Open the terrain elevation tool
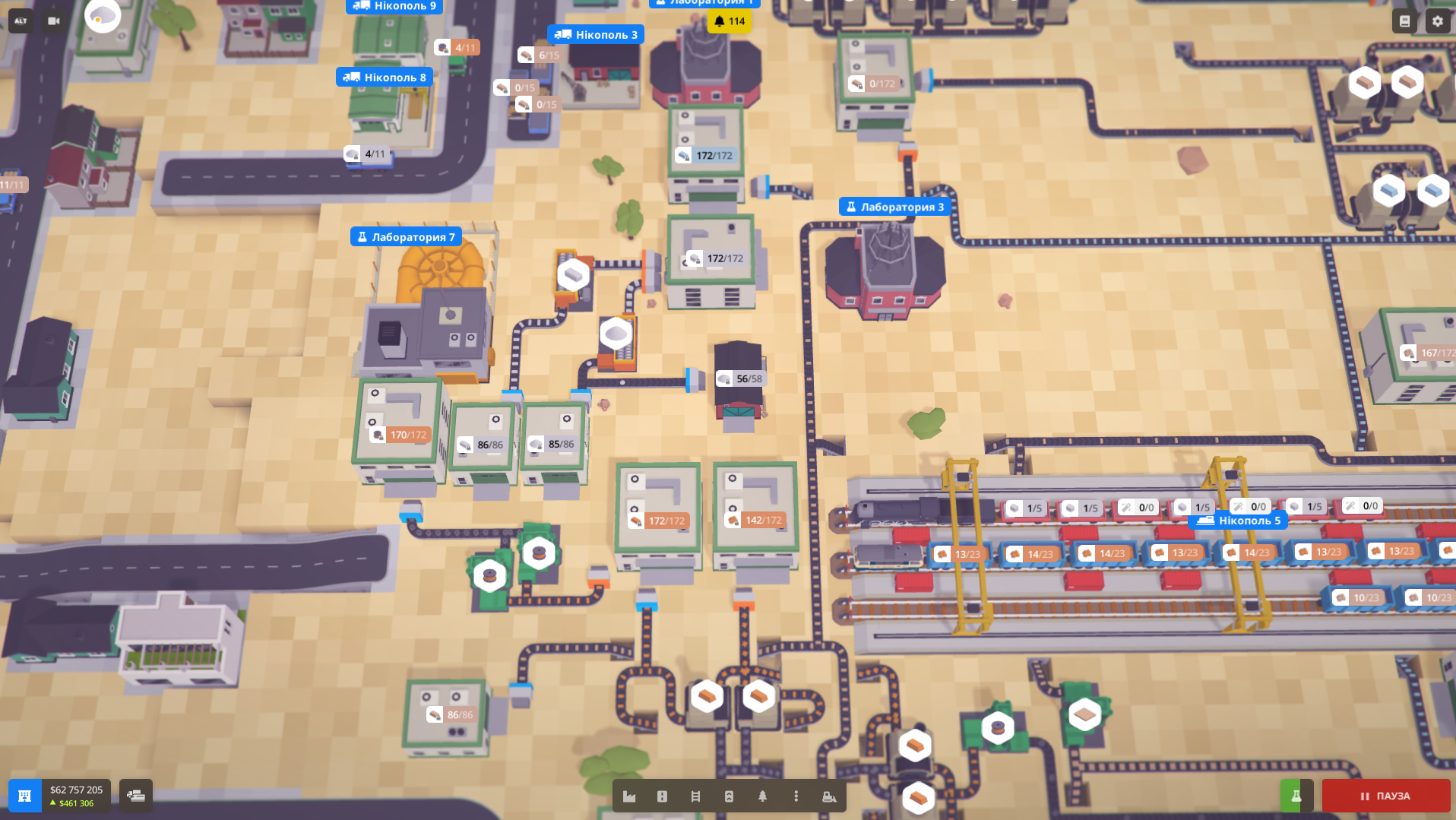 730,796
